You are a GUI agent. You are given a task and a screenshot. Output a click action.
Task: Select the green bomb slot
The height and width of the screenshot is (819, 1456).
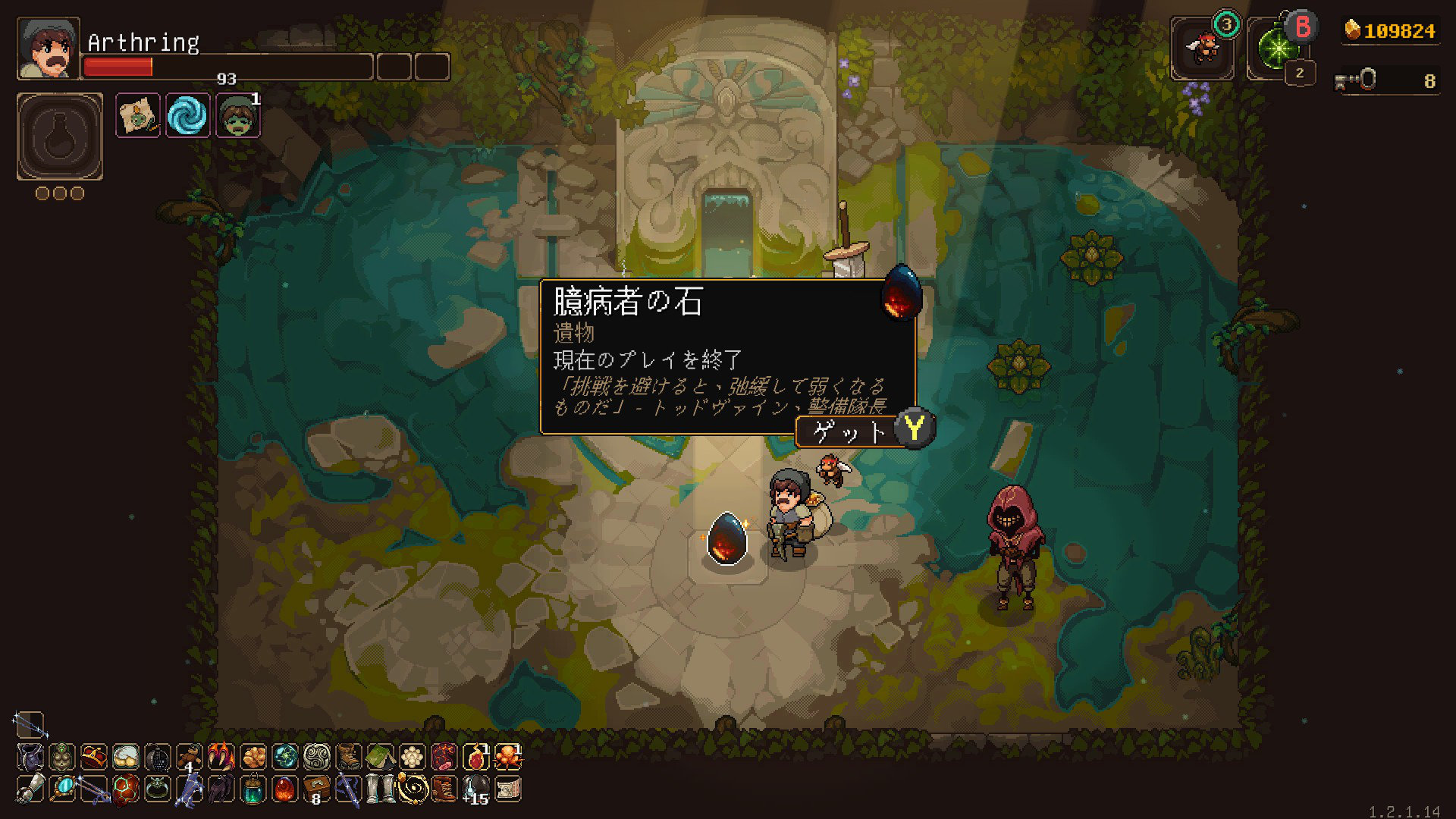point(1277,49)
